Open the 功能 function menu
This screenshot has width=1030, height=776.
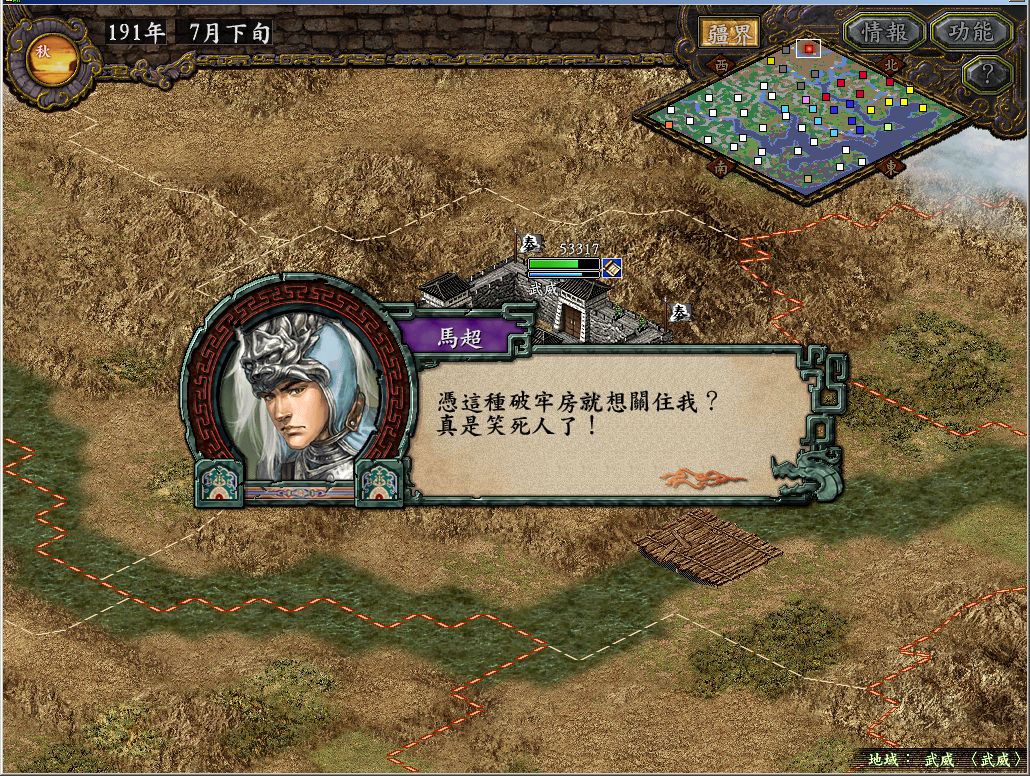tap(970, 32)
